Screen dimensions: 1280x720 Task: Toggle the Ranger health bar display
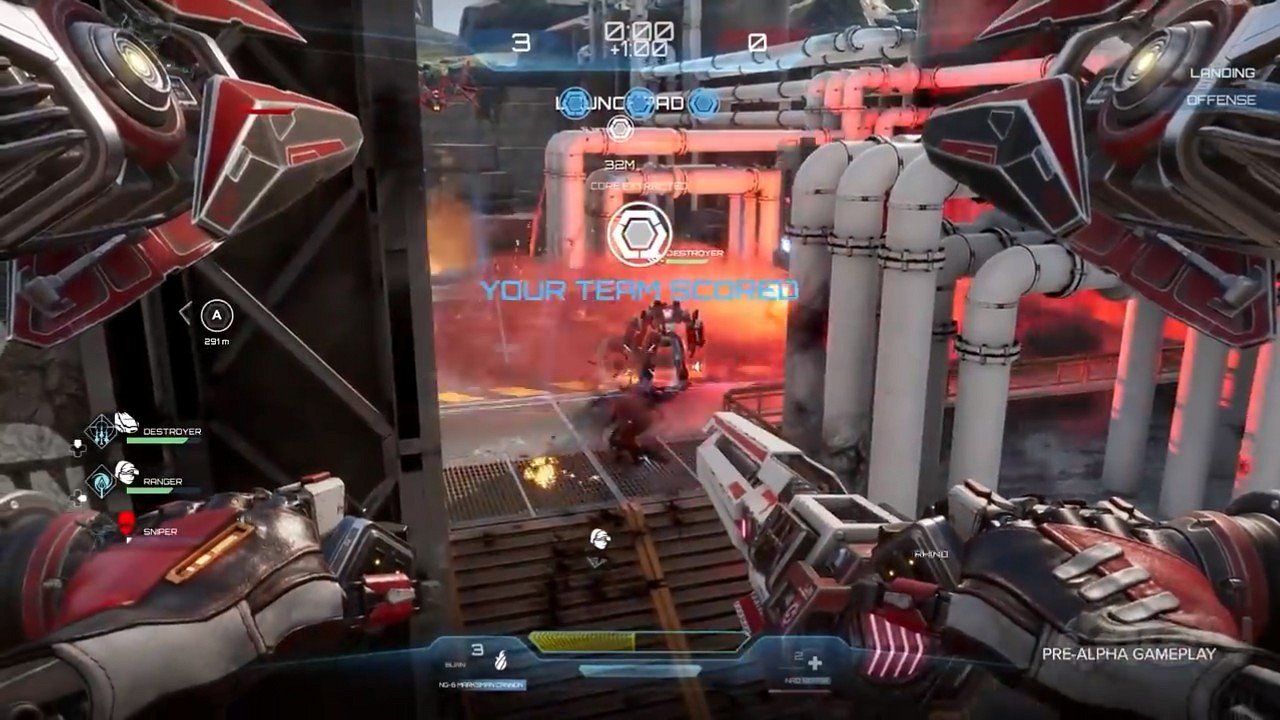150,490
